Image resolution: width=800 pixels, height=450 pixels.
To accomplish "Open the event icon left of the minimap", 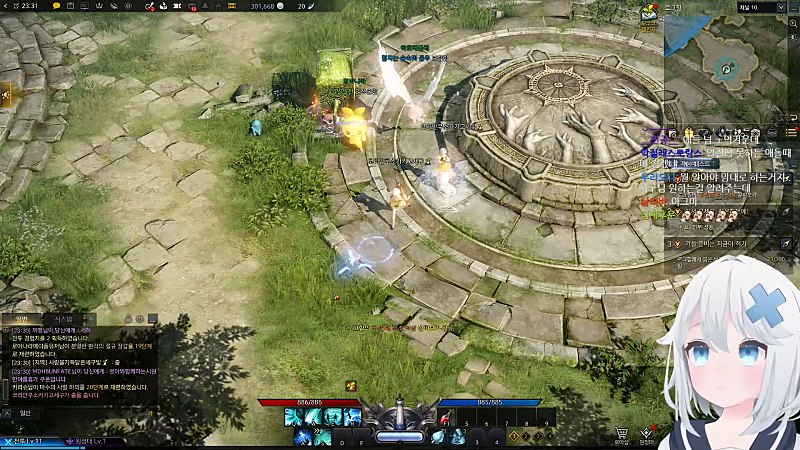I will pyautogui.click(x=649, y=14).
